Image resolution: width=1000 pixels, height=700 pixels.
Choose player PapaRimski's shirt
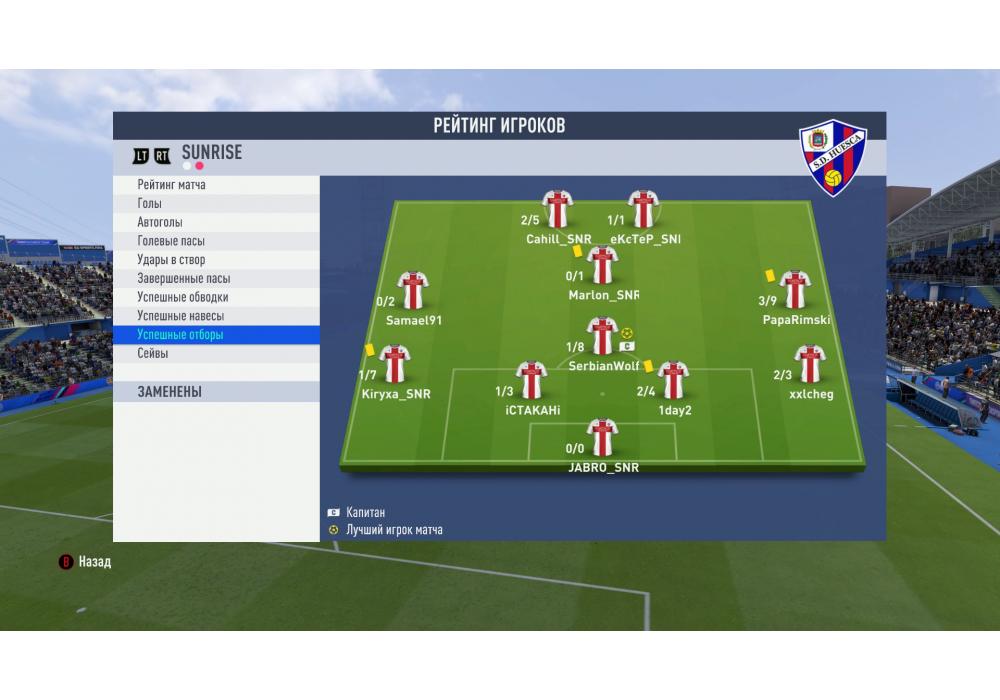coord(795,290)
